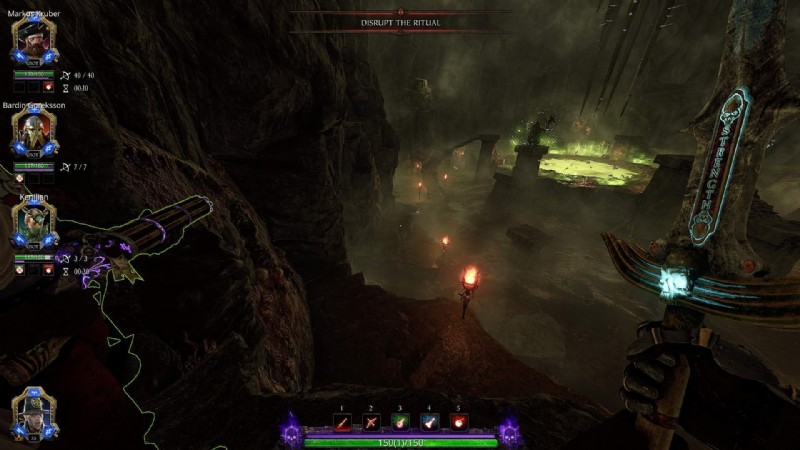Equip the red bomb slot 5
Image resolution: width=800 pixels, height=450 pixels.
[x=458, y=422]
